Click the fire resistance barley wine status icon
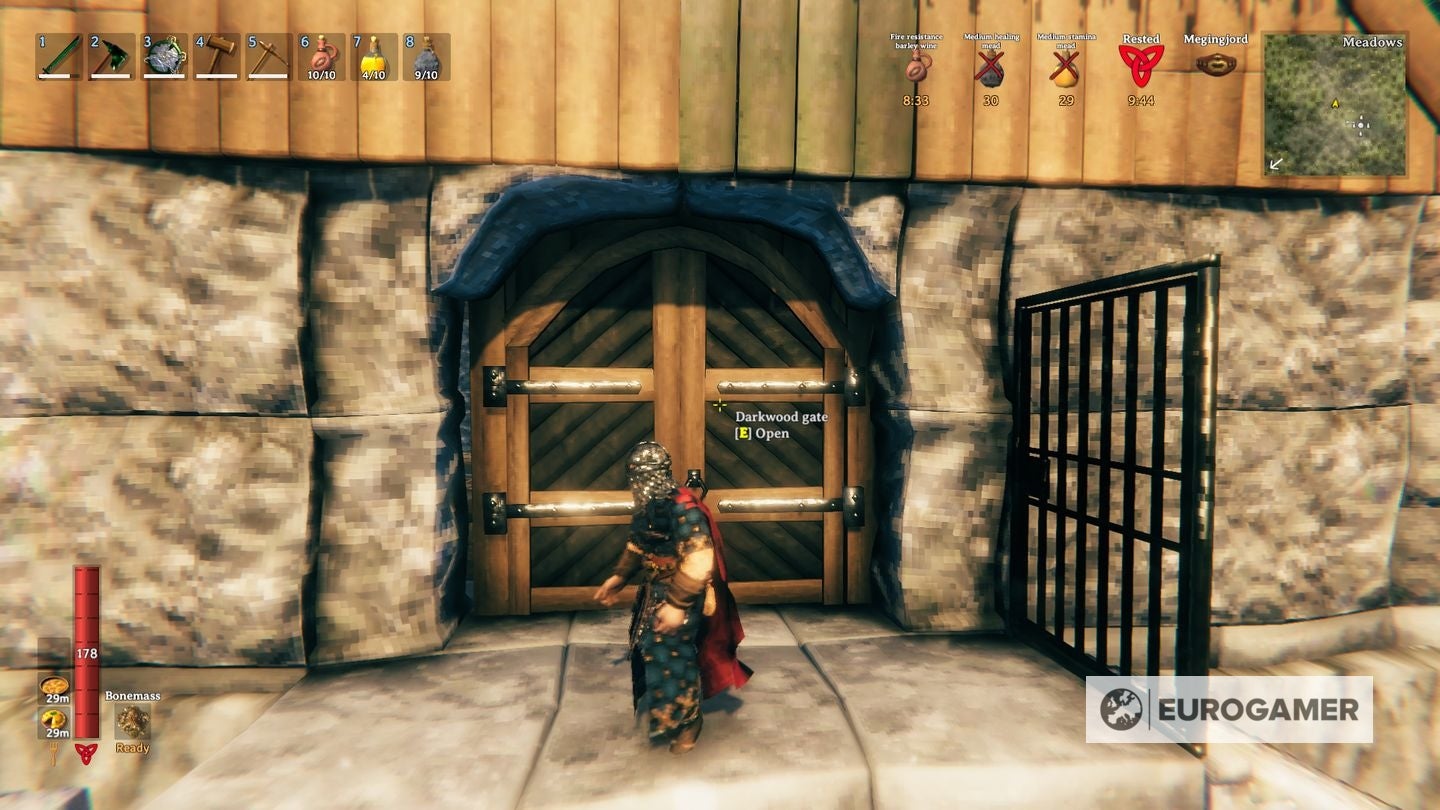 (917, 68)
